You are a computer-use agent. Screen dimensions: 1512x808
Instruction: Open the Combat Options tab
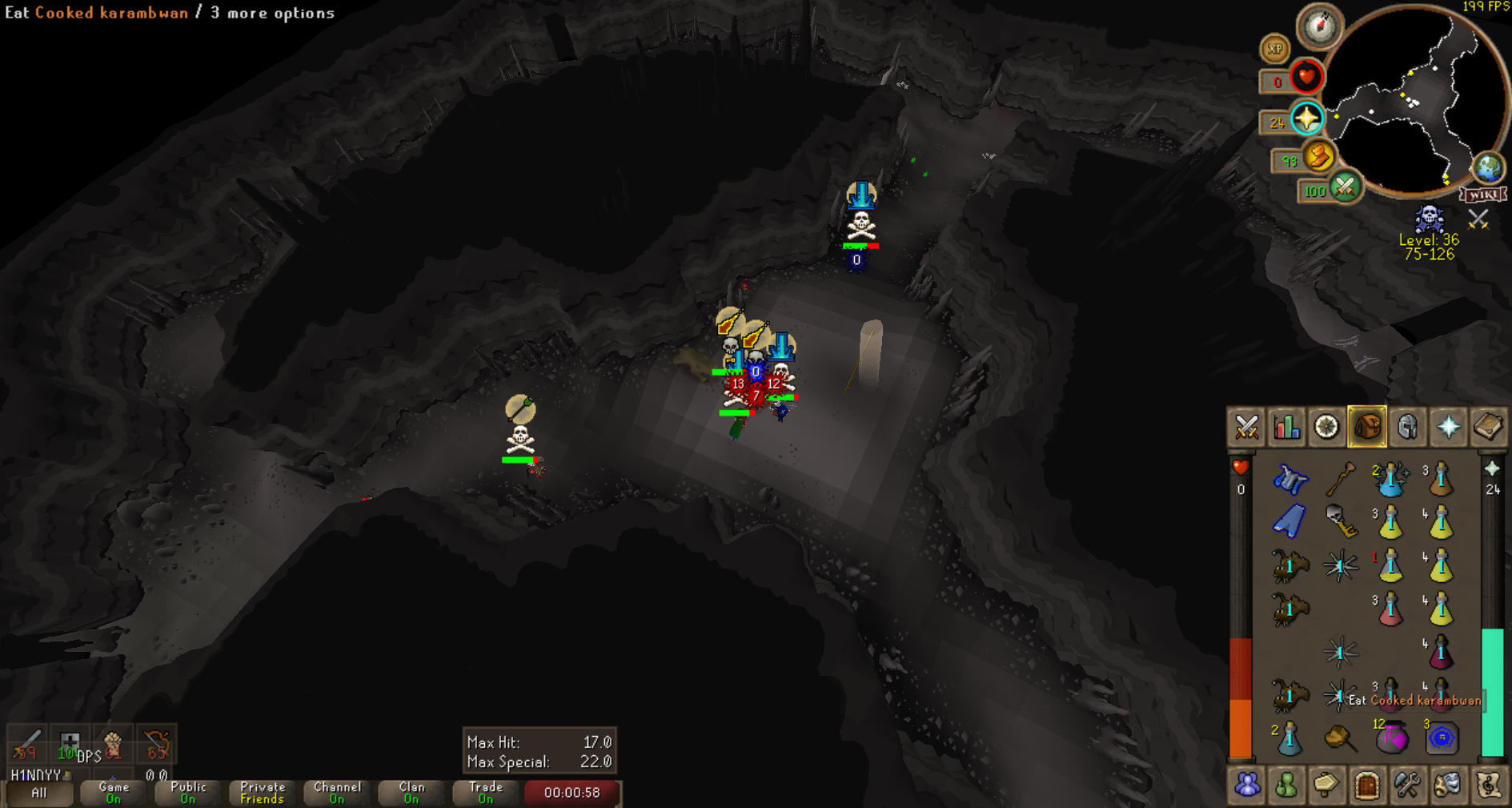click(x=1246, y=428)
